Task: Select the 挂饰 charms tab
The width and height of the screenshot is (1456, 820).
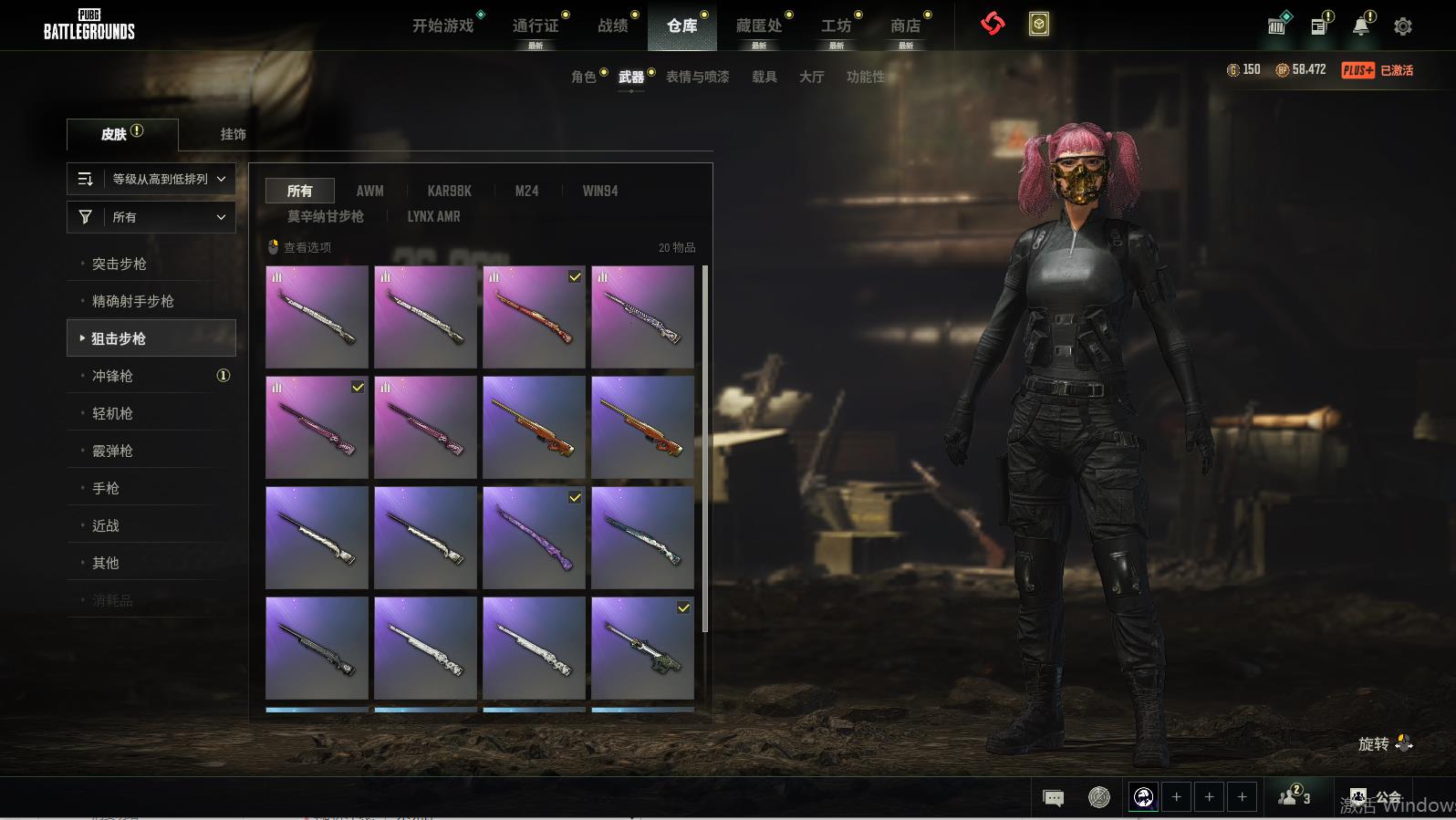Action: pos(233,134)
